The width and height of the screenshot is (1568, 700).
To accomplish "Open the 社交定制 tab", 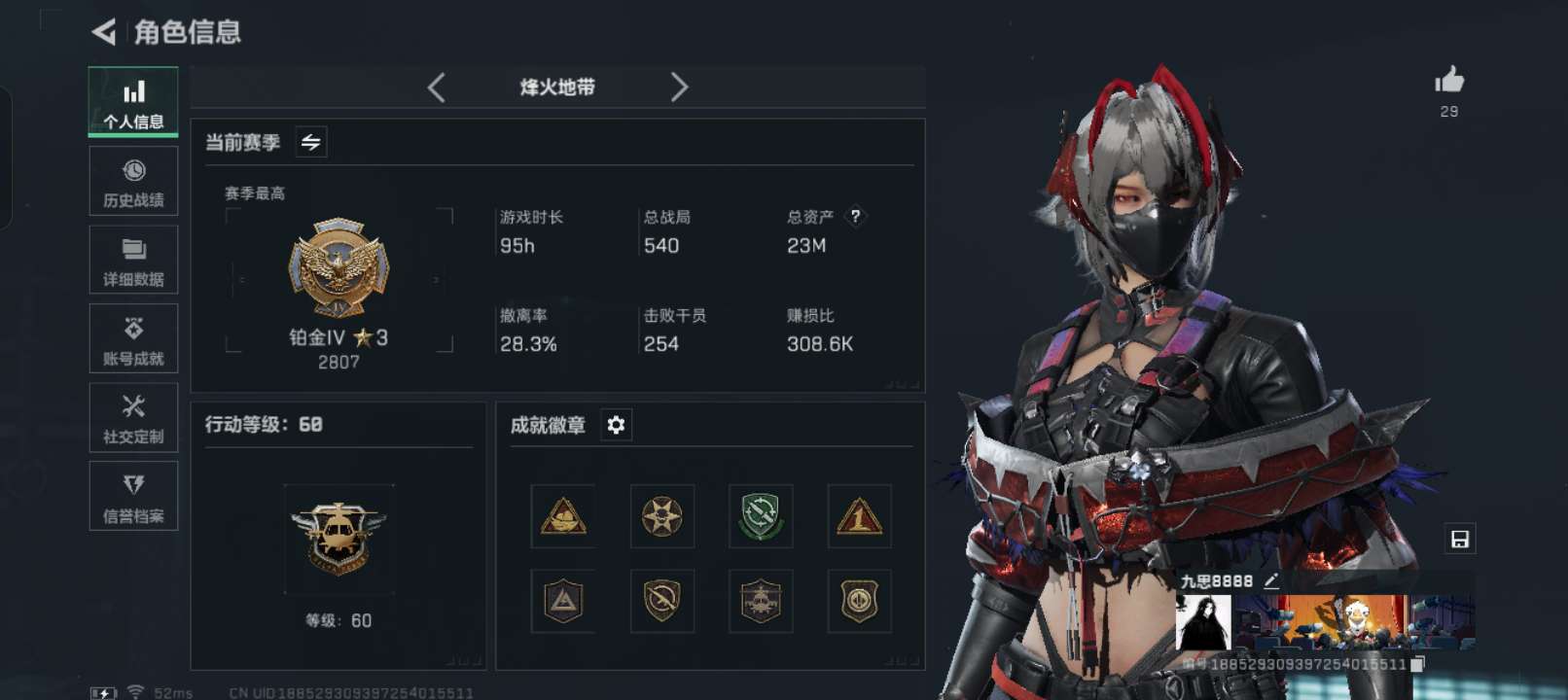I will (133, 418).
